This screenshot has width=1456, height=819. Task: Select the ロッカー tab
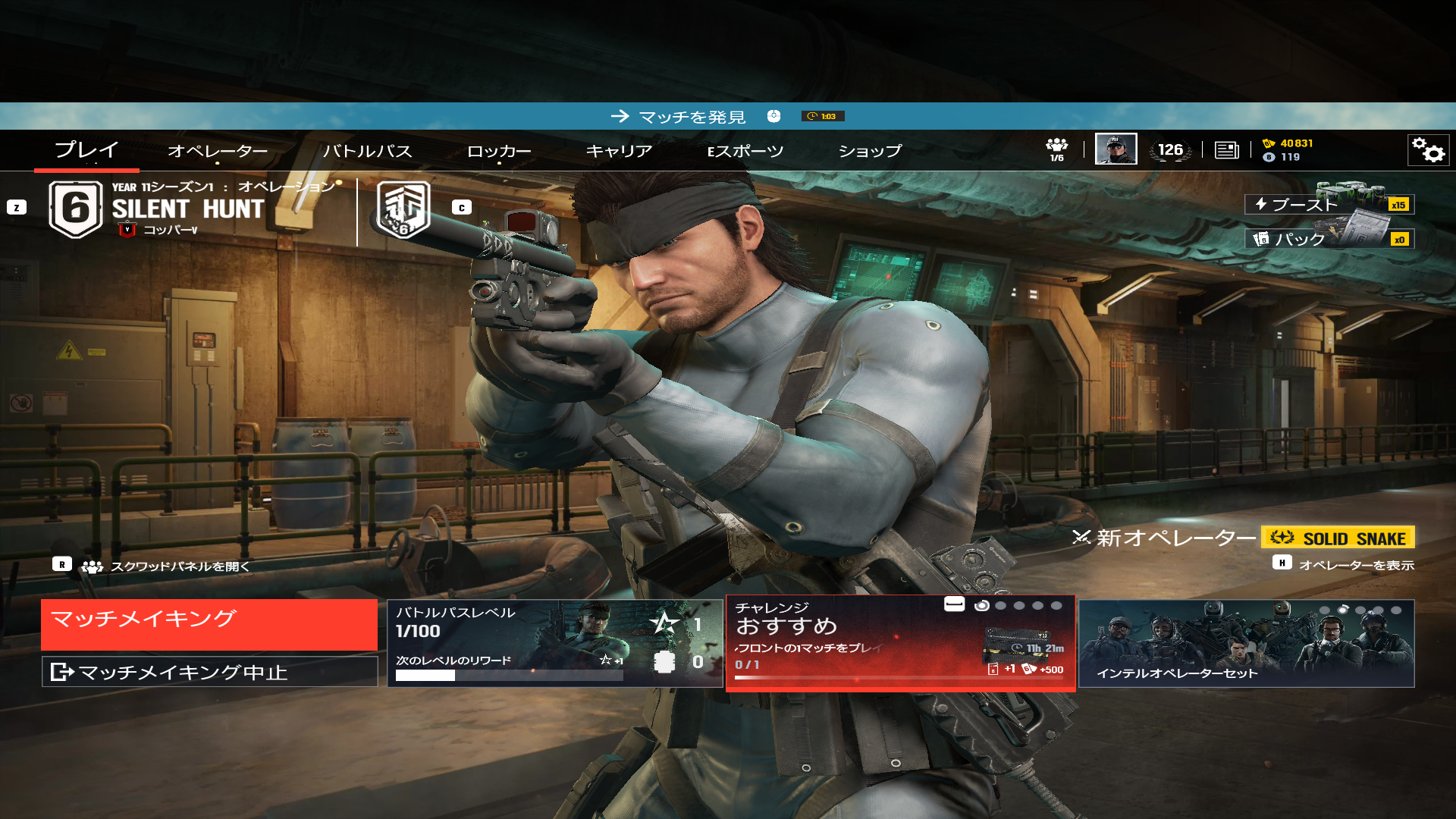point(499,151)
